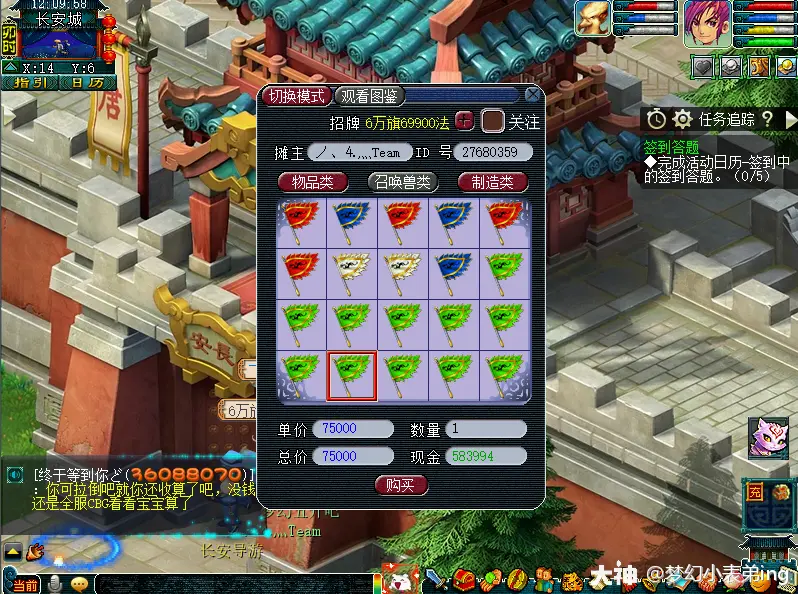Click the 购买 buy button

click(401, 485)
